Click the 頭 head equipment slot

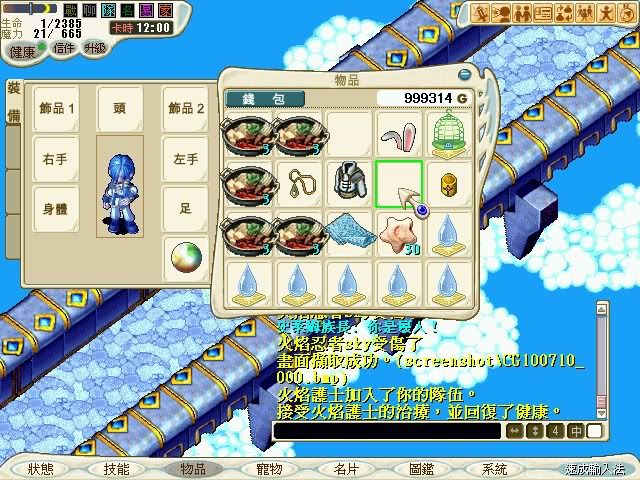[119, 107]
